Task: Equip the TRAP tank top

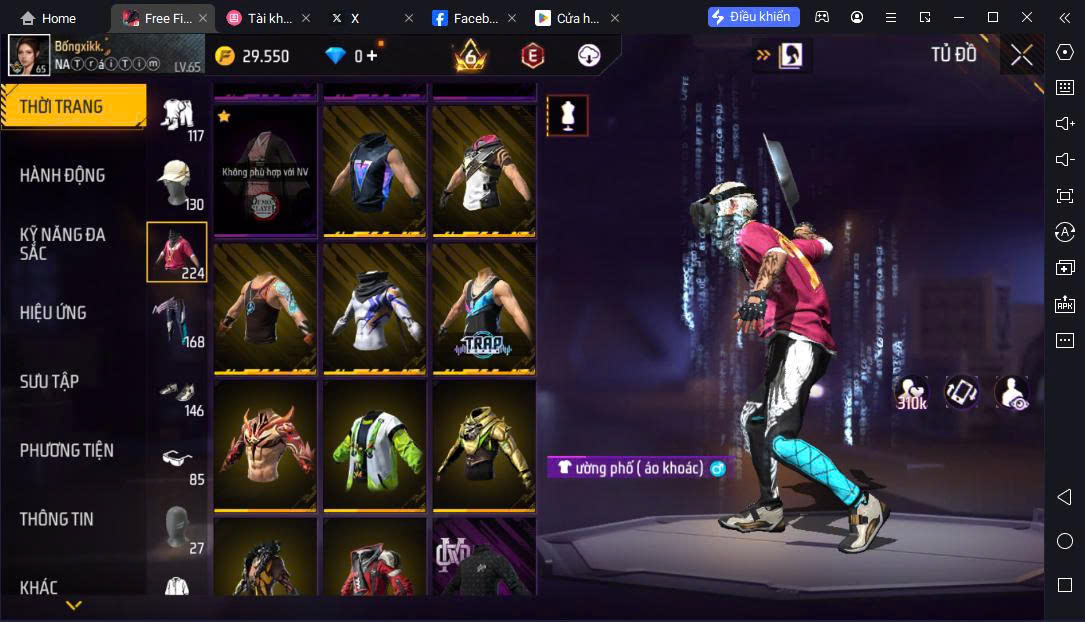Action: pos(484,307)
